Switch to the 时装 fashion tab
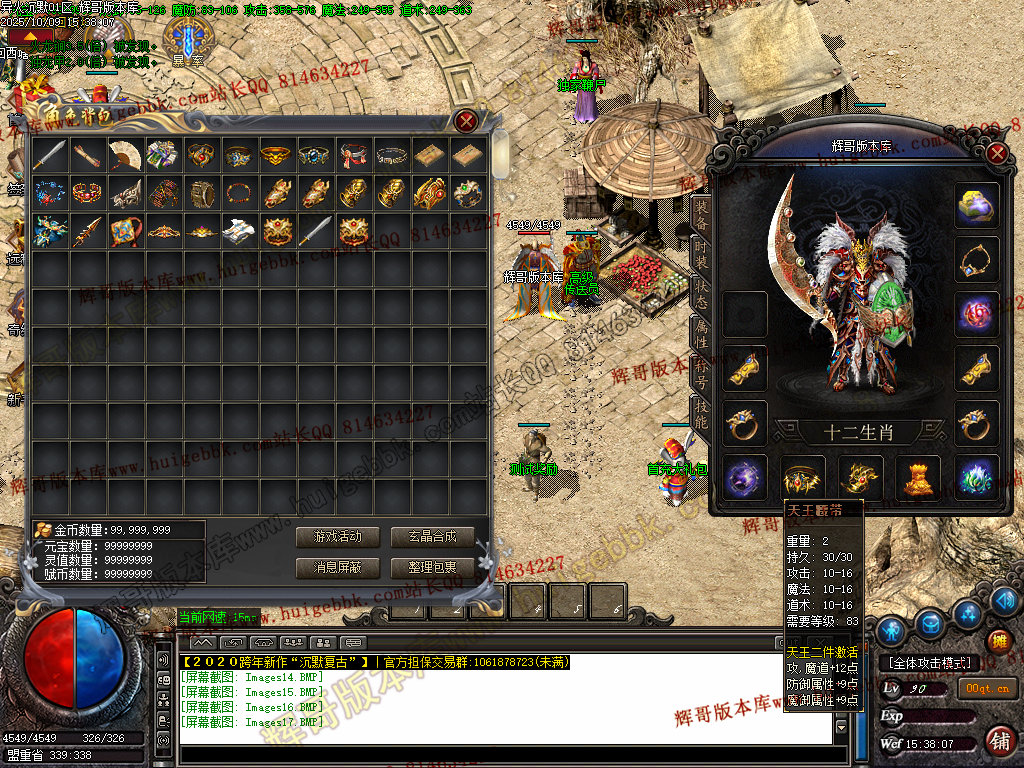 coord(701,255)
